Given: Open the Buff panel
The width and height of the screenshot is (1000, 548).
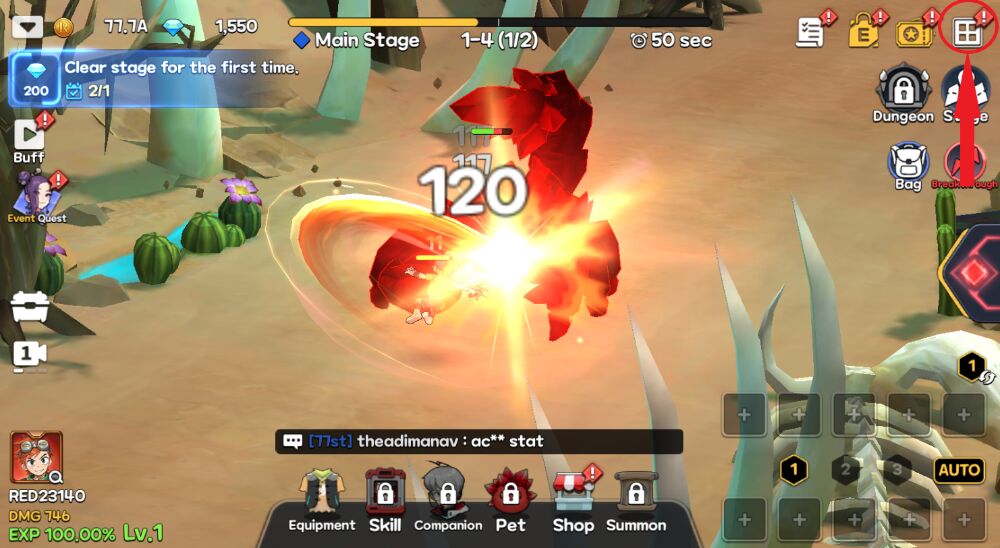Looking at the screenshot, I should (x=28, y=139).
